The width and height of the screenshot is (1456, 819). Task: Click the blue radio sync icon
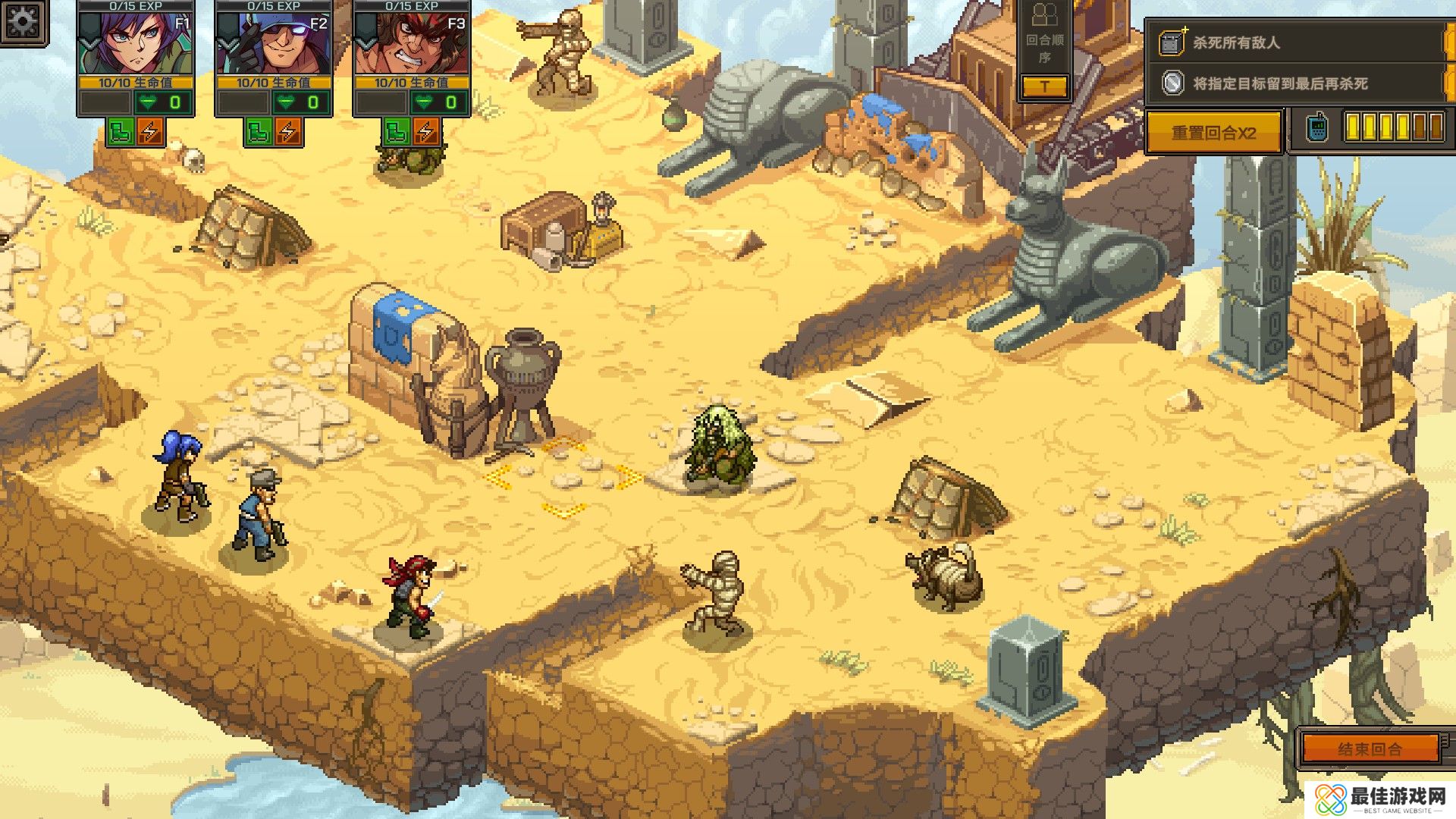(1317, 128)
